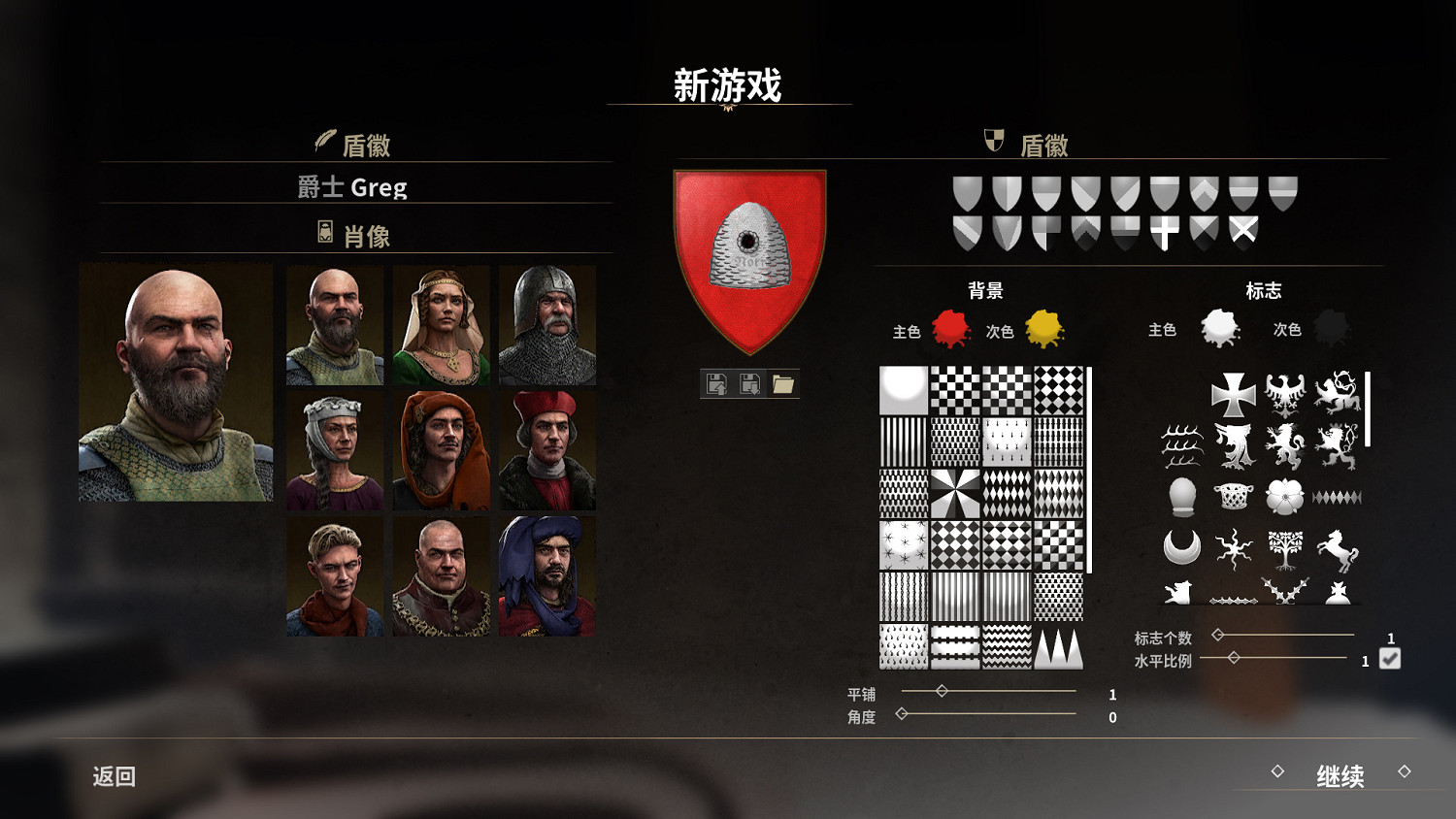Select the knight portrait wearing chainmail helmet
This screenshot has height=819, width=1456.
pos(548,326)
